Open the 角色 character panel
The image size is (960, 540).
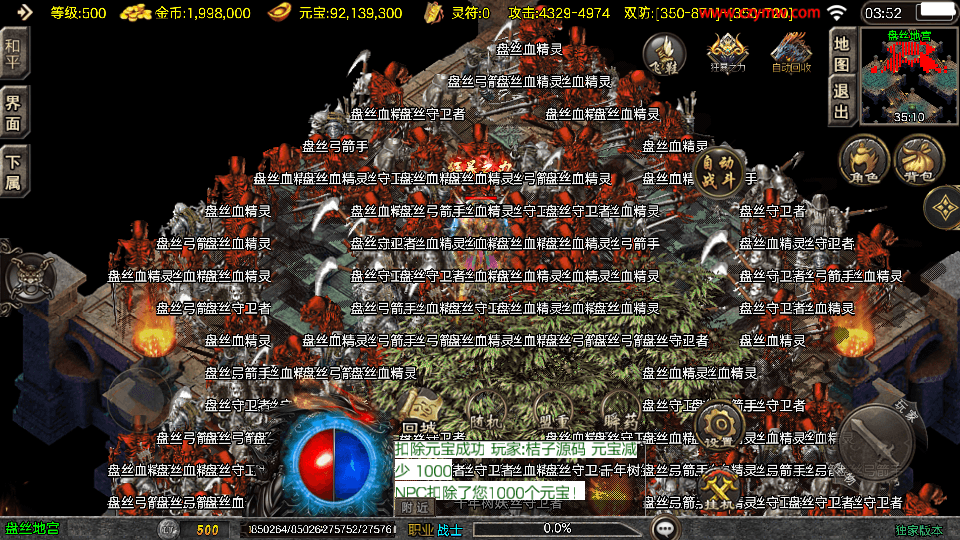coord(864,161)
